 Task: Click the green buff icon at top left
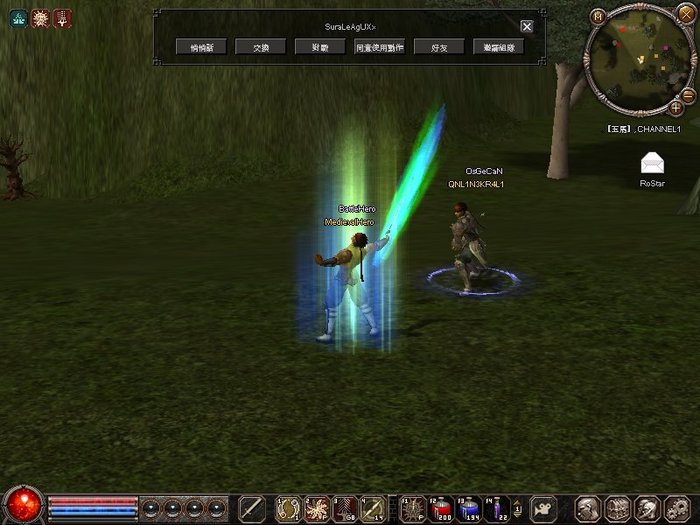tap(19, 17)
